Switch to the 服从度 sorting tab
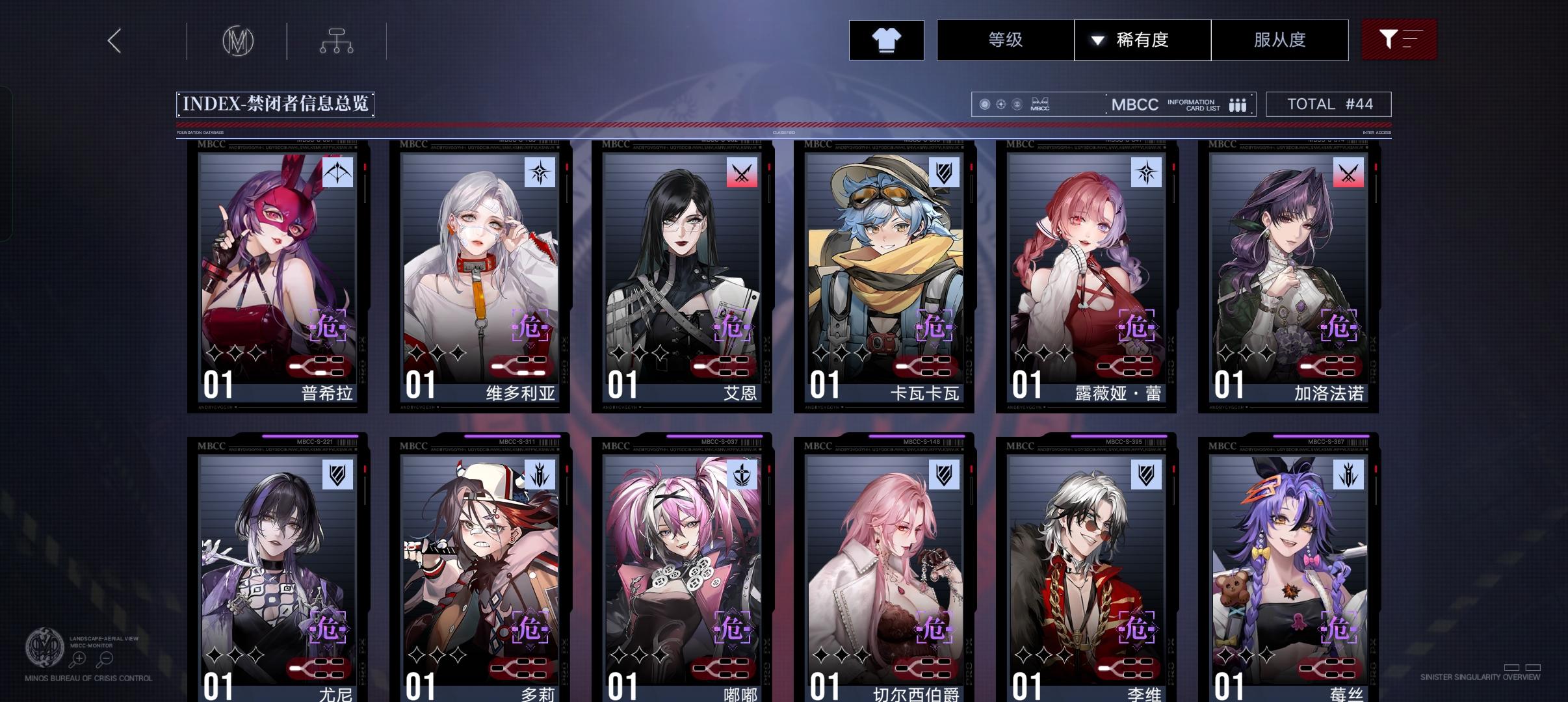Screen dimensions: 1568x702 pyautogui.click(x=1279, y=40)
